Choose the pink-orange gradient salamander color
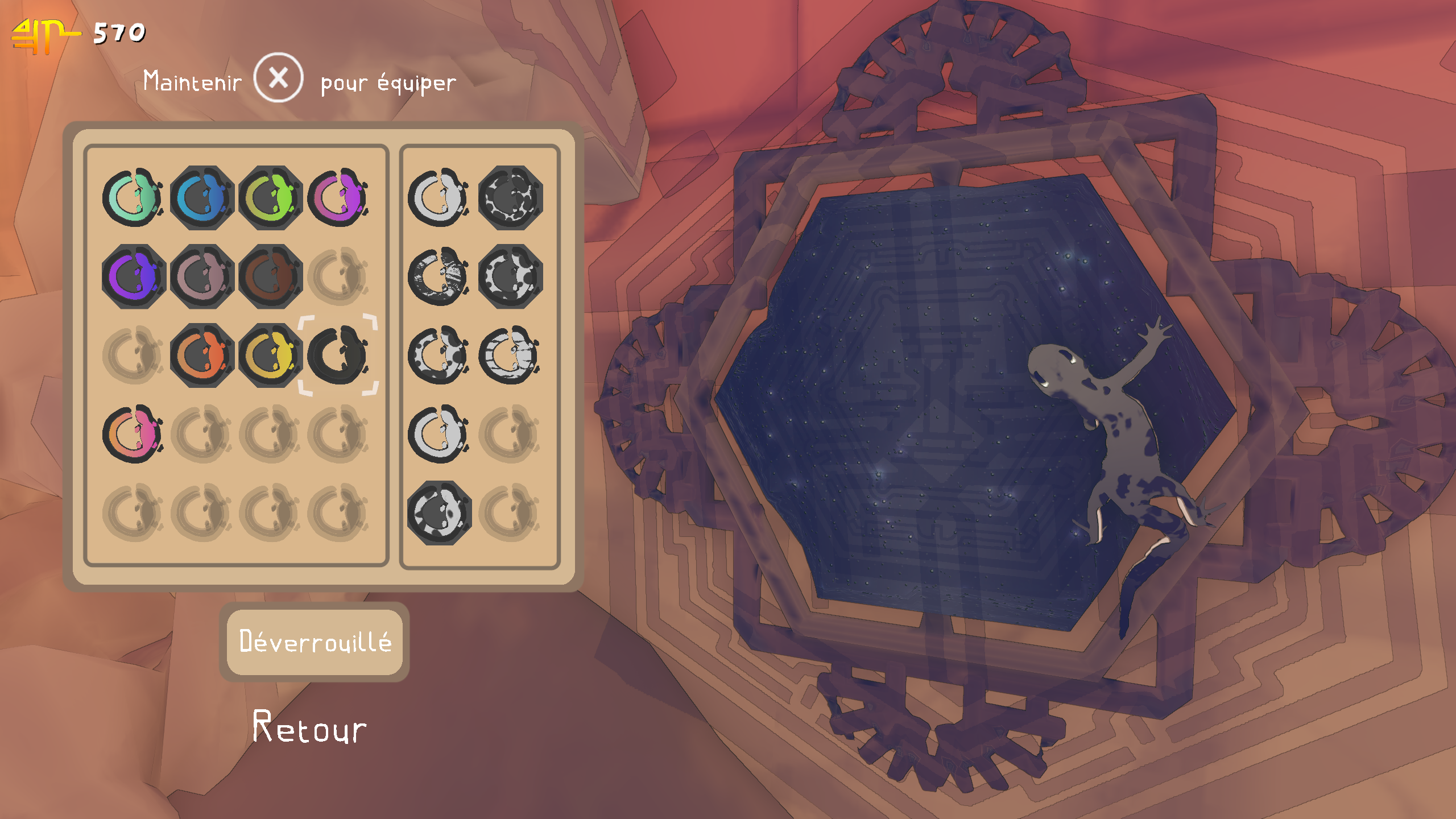 click(133, 433)
